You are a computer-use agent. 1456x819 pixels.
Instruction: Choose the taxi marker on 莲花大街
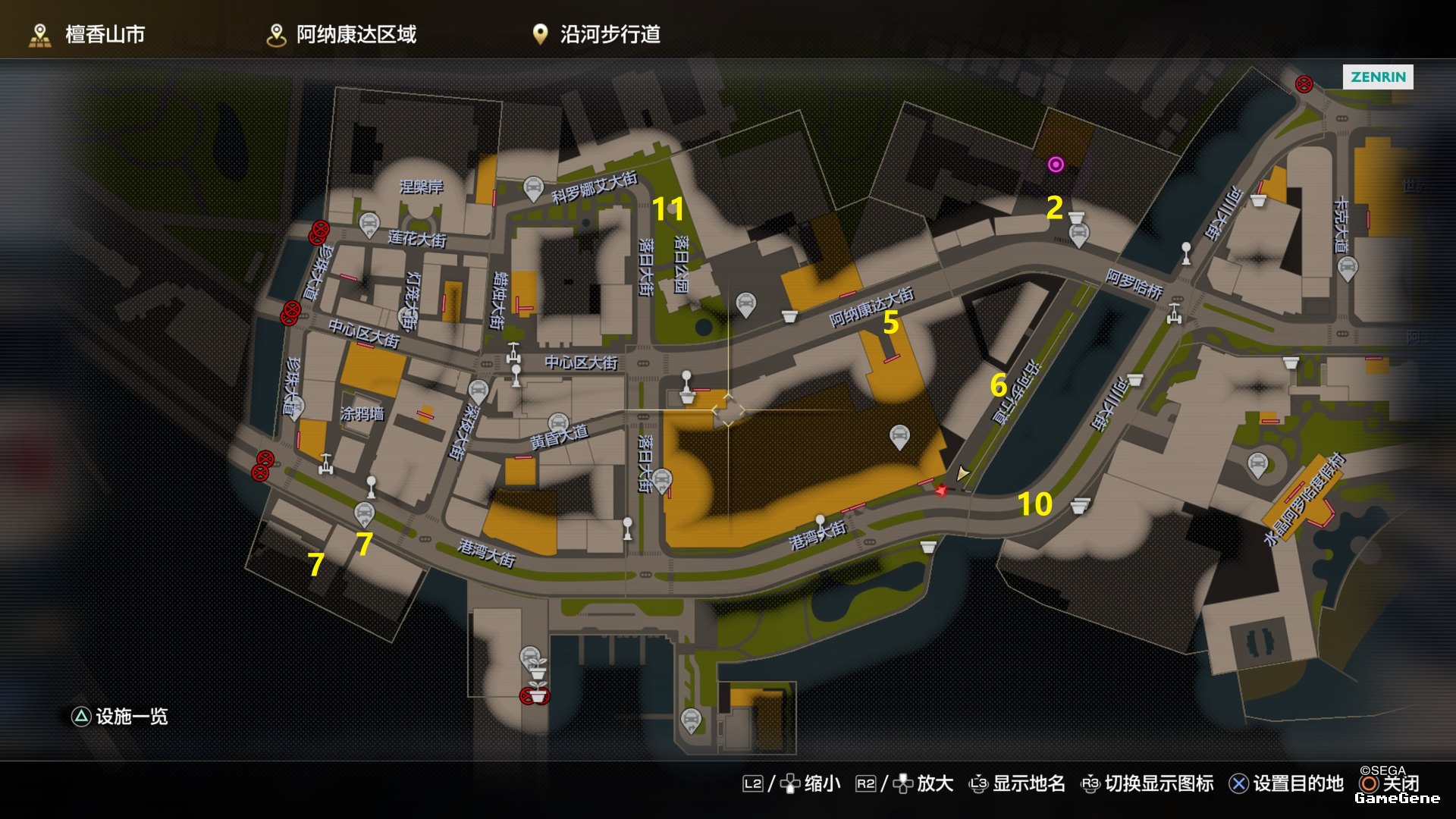369,224
